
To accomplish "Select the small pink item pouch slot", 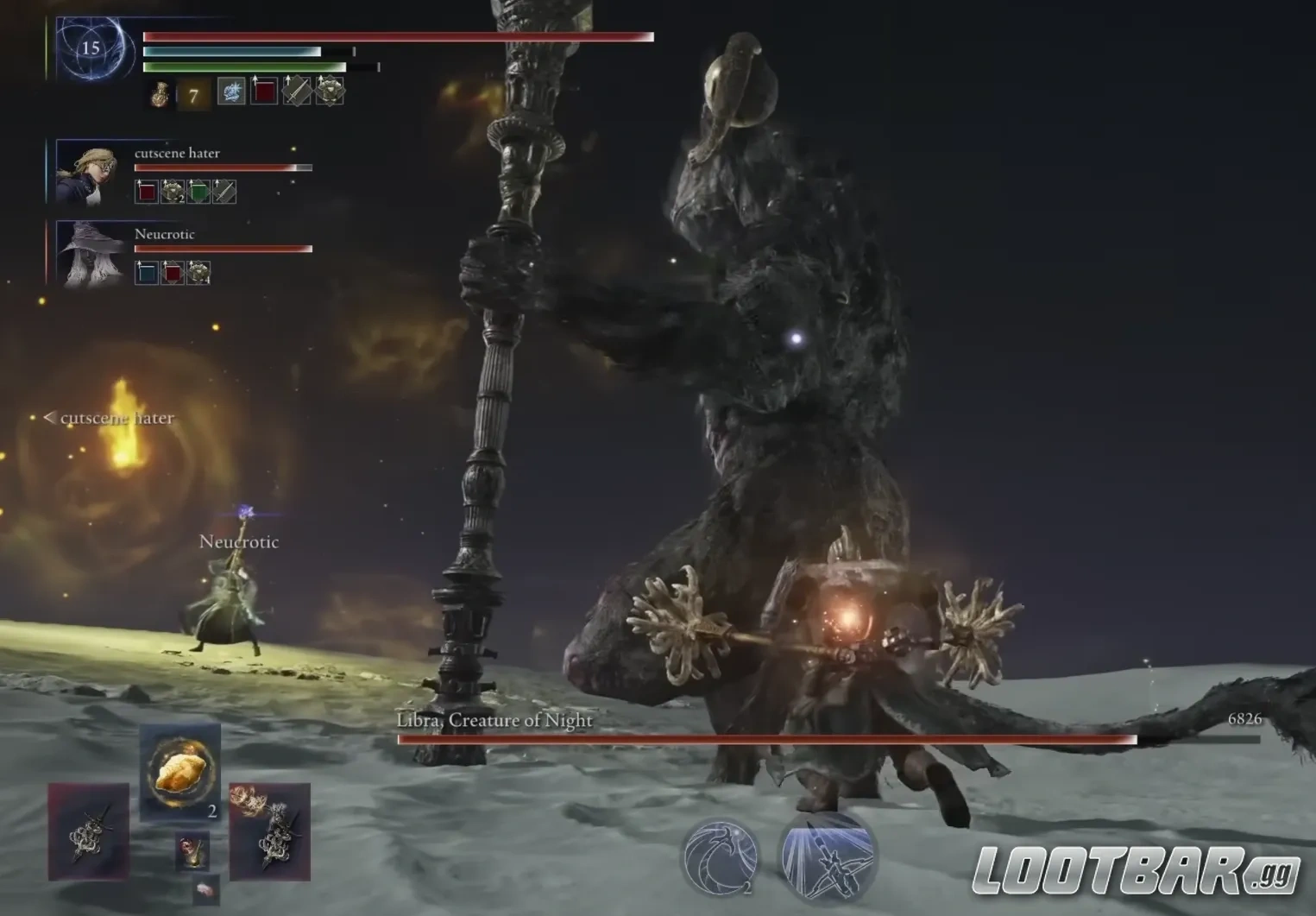I will 205,890.
